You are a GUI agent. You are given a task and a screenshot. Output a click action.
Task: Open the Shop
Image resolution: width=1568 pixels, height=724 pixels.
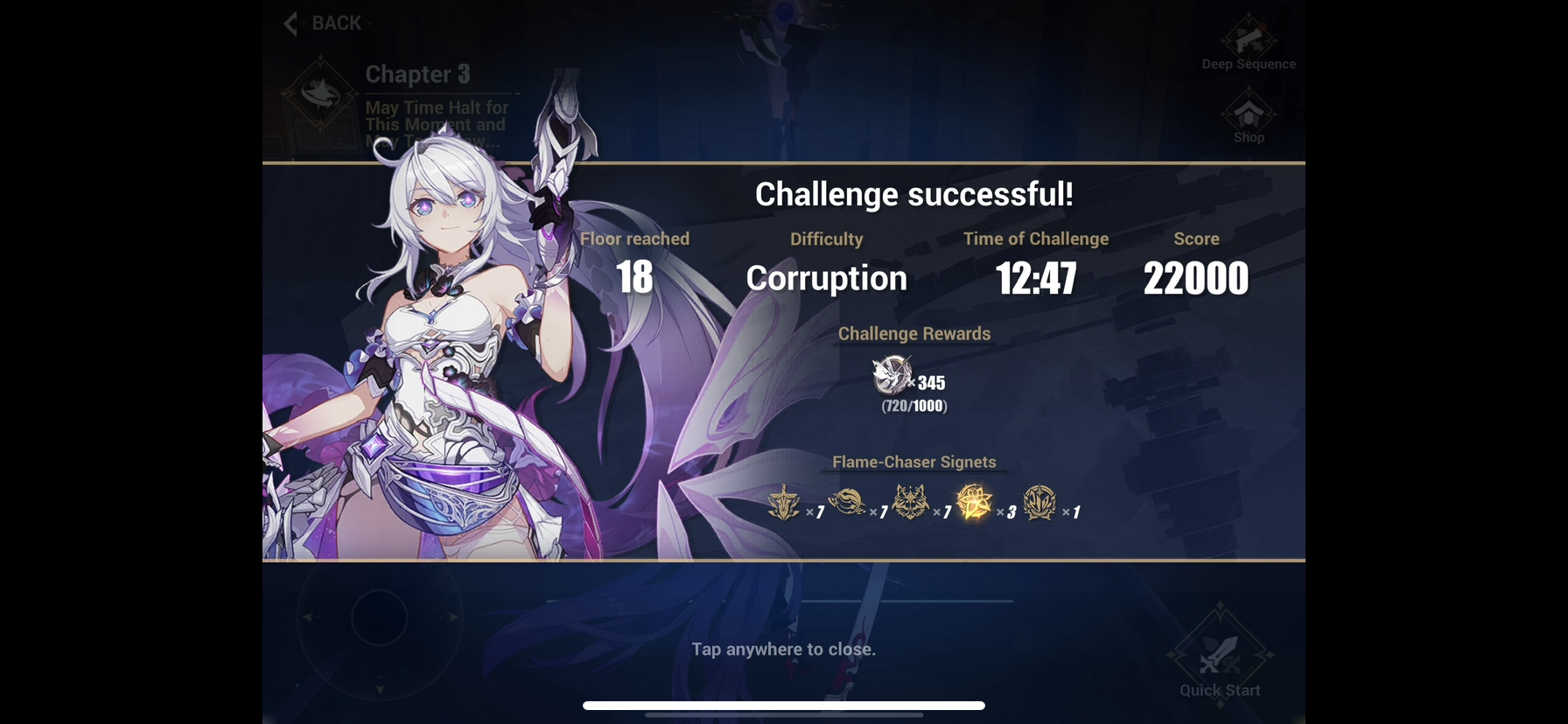pyautogui.click(x=1248, y=115)
